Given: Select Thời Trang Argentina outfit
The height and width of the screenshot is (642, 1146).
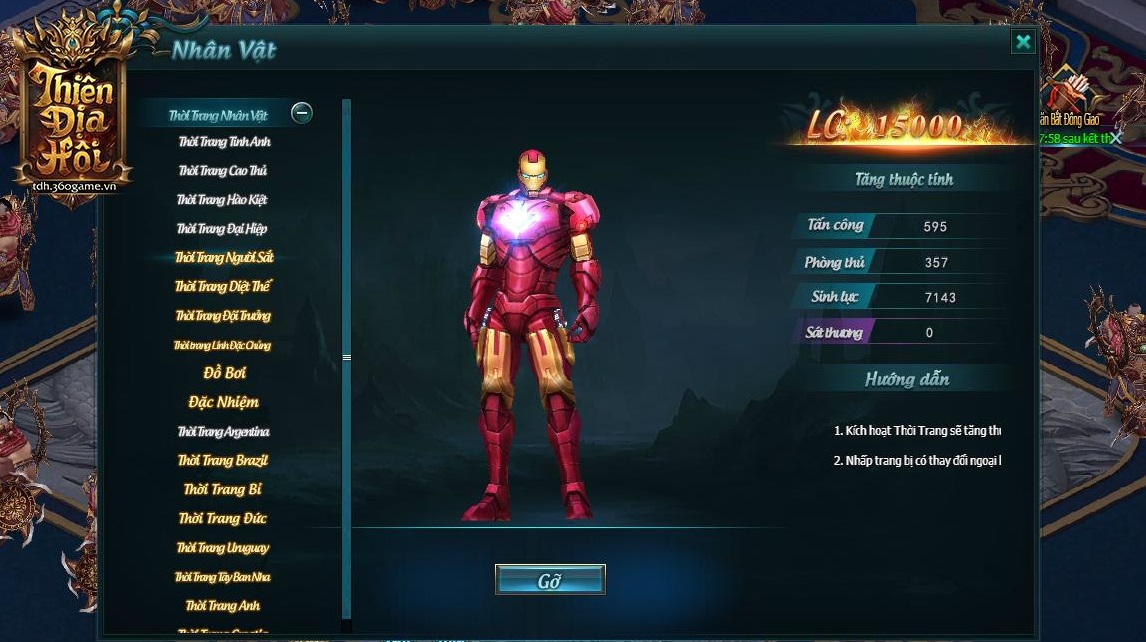Looking at the screenshot, I should (223, 432).
